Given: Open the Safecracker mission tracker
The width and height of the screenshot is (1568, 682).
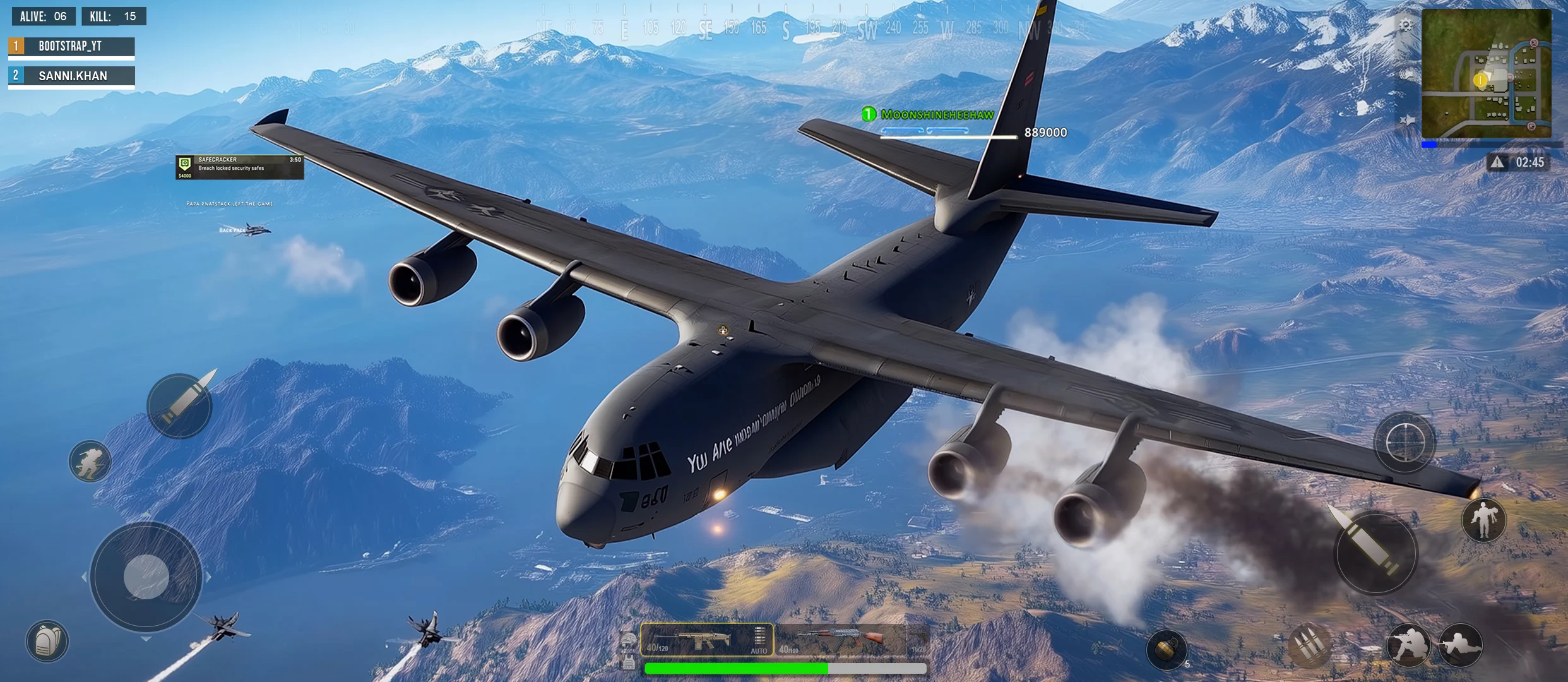Looking at the screenshot, I should 239,167.
